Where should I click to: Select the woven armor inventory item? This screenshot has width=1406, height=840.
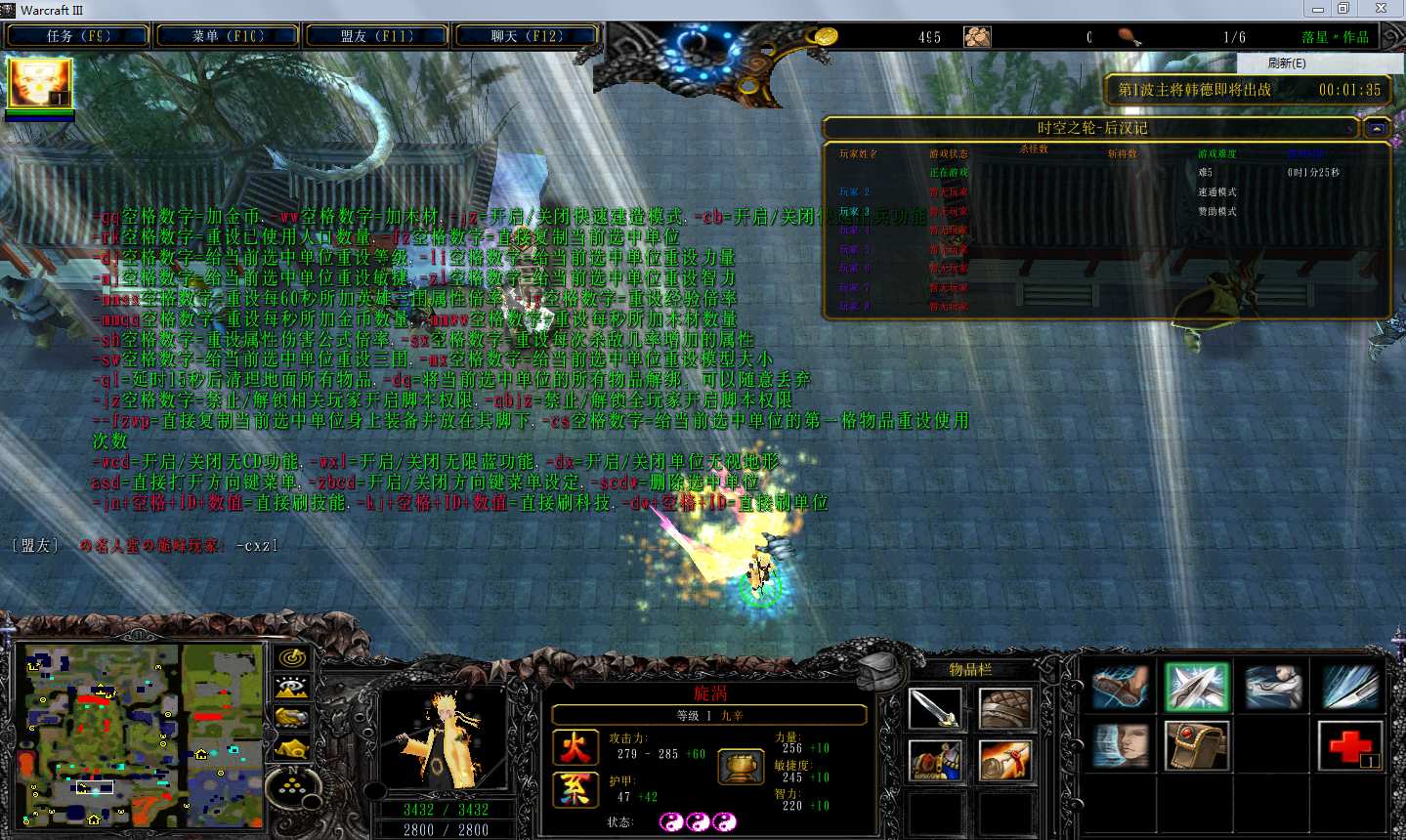[1004, 708]
